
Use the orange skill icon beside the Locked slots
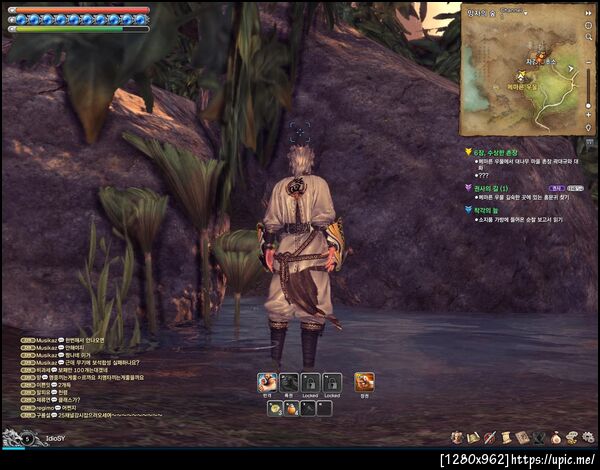coord(364,382)
